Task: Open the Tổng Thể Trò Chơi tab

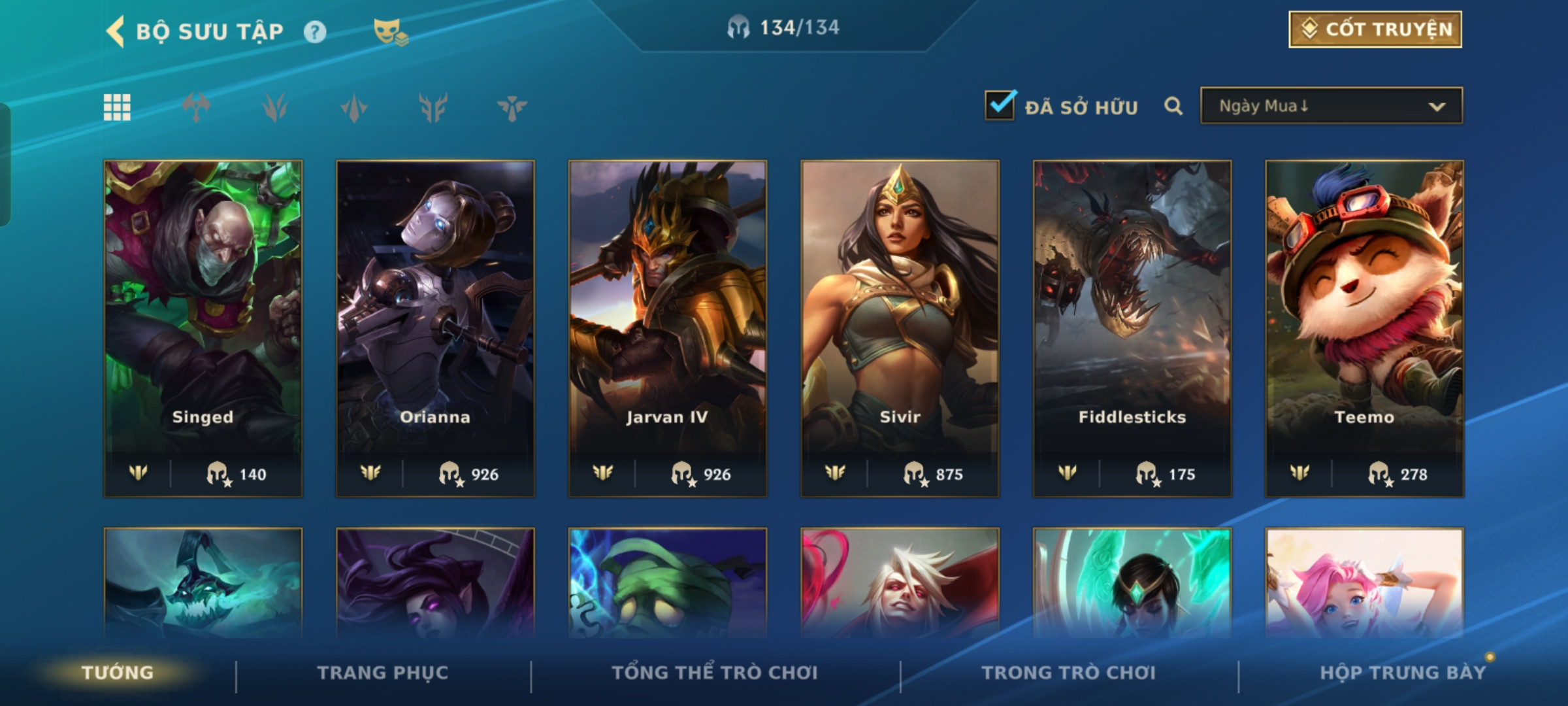Action: click(x=714, y=673)
